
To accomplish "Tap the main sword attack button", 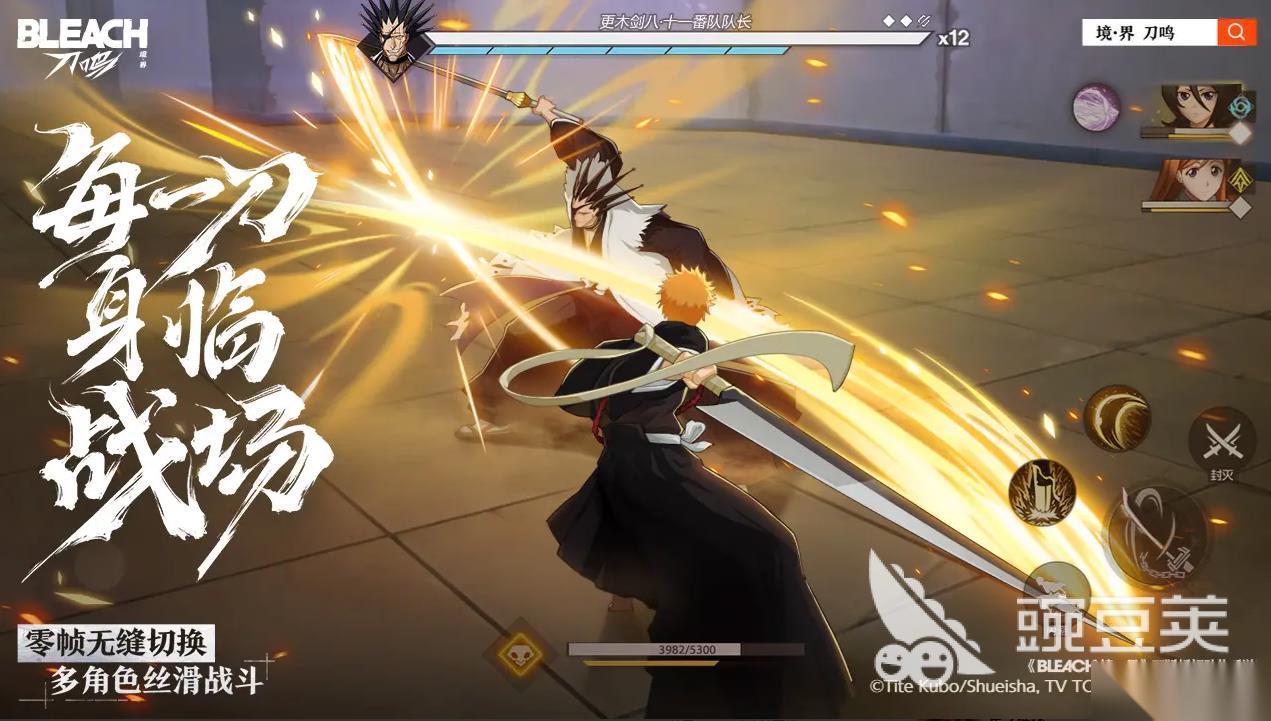I will point(1154,535).
